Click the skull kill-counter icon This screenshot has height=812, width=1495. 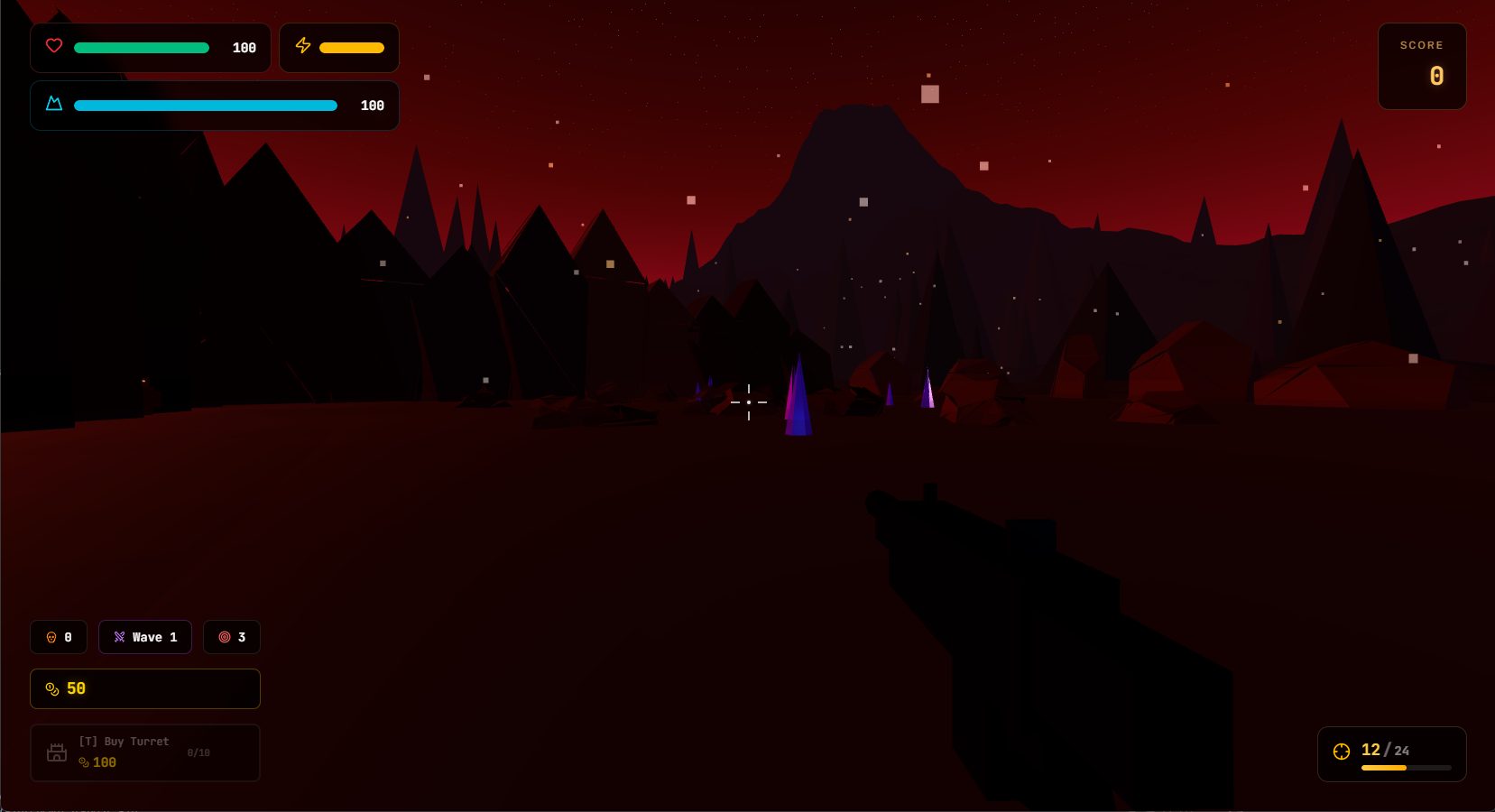pyautogui.click(x=51, y=637)
